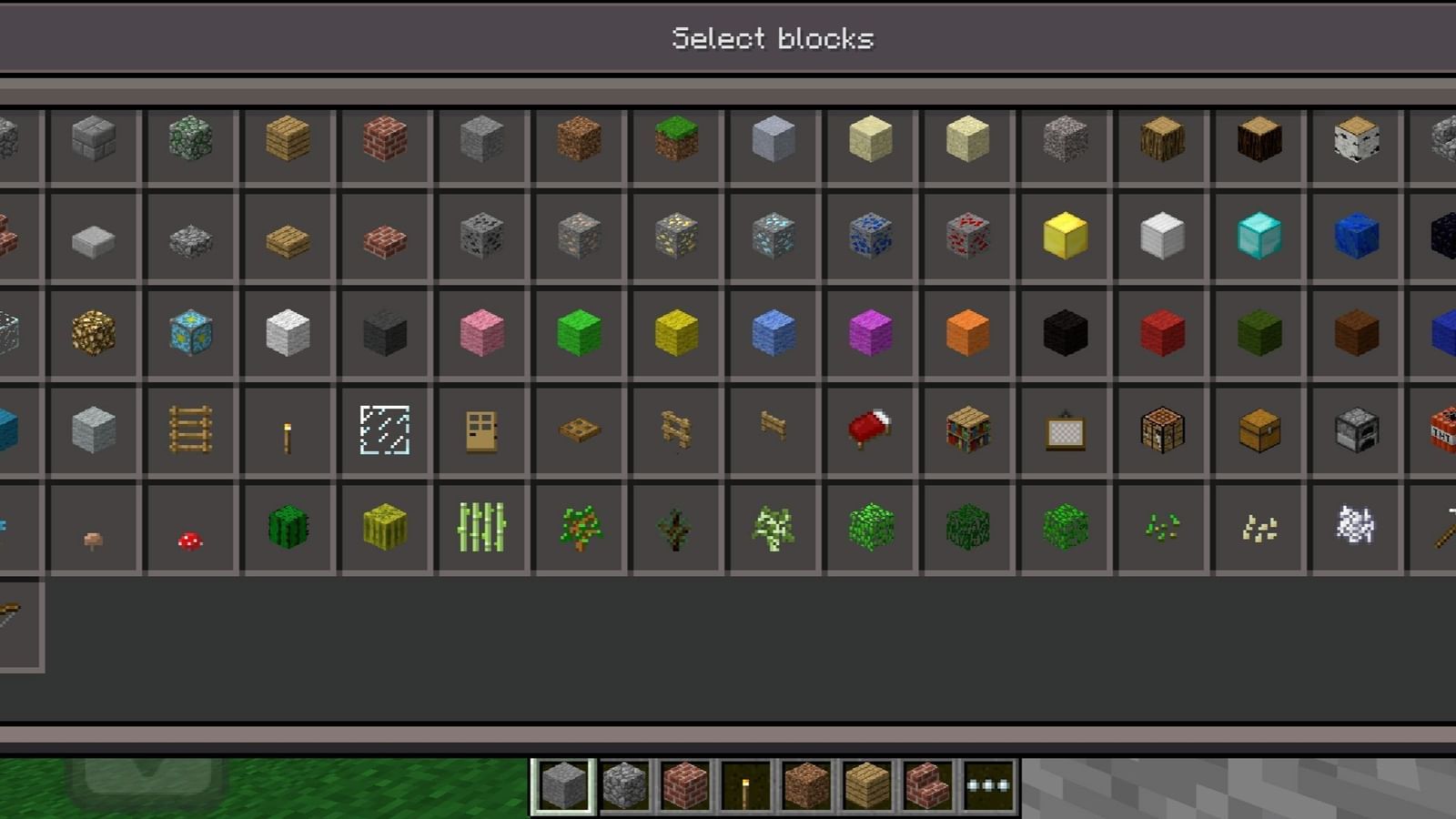Image resolution: width=1456 pixels, height=819 pixels.
Task: Pick the pink wool block
Action: pos(481,332)
